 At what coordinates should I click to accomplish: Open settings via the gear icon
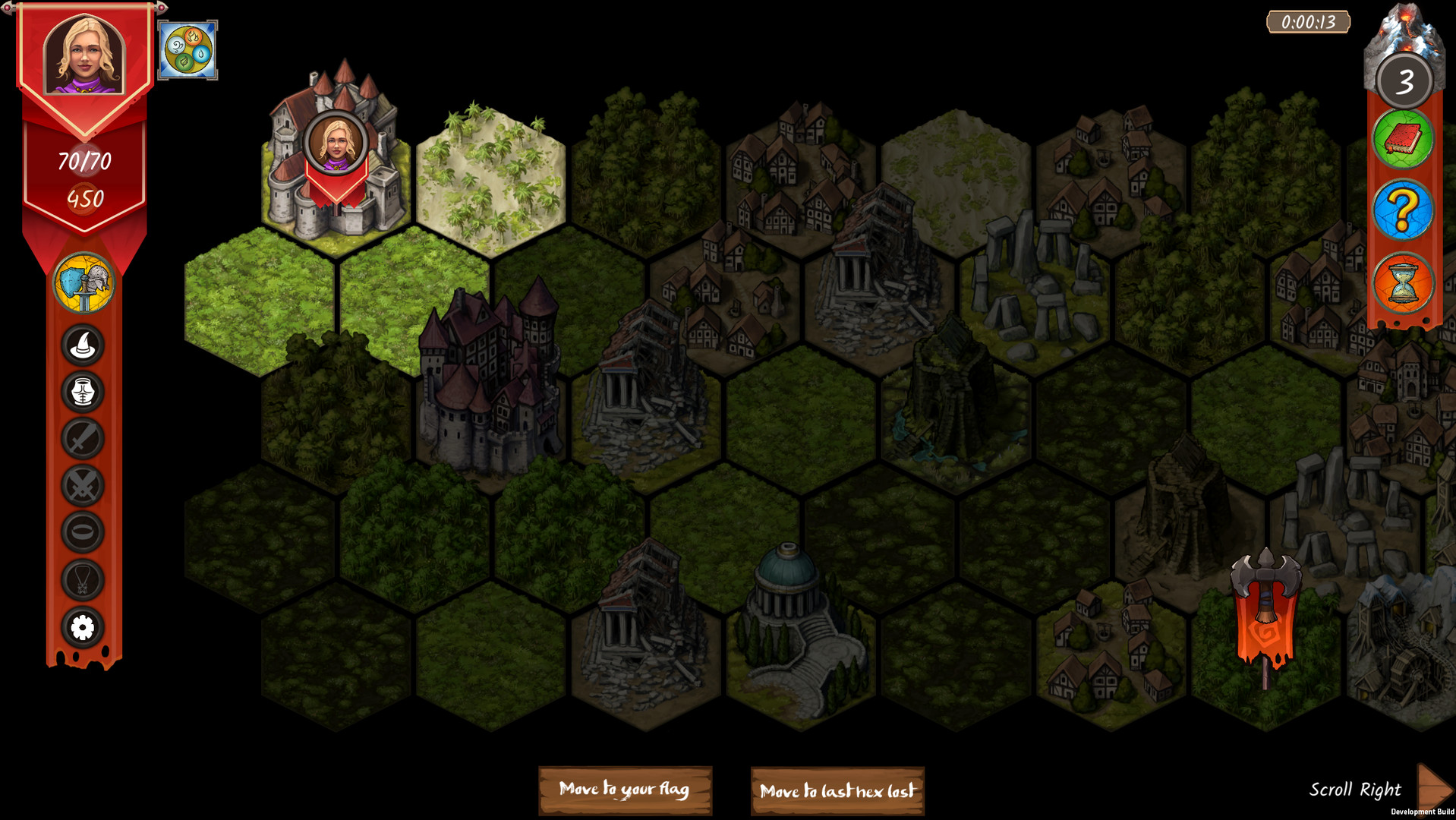[83, 628]
